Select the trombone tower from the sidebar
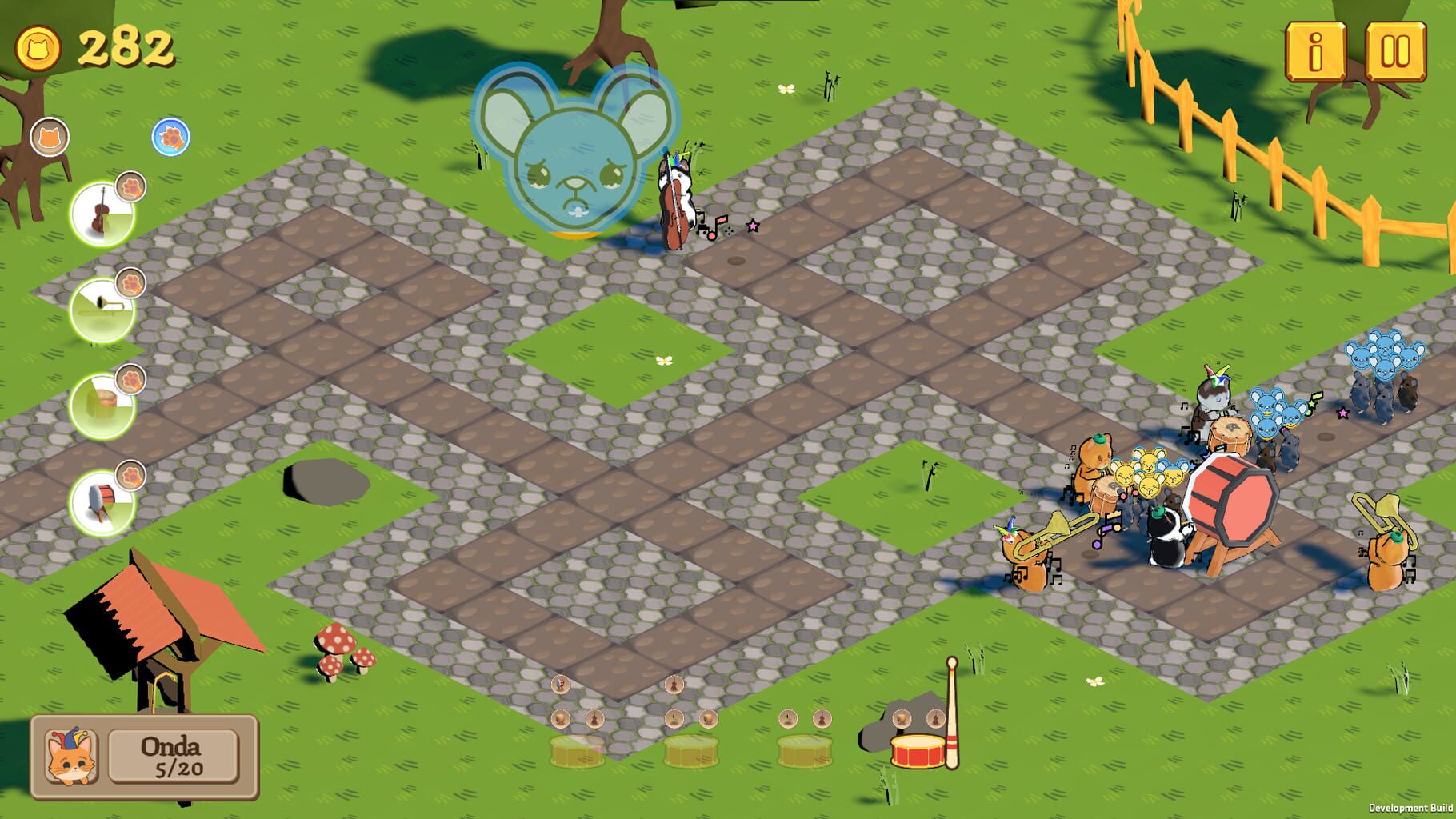Image resolution: width=1456 pixels, height=819 pixels. [x=102, y=310]
